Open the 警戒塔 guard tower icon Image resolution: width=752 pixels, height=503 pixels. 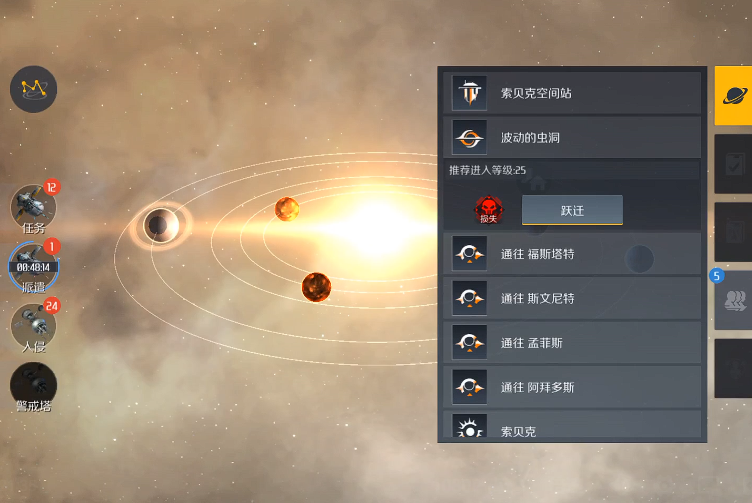(x=33, y=384)
